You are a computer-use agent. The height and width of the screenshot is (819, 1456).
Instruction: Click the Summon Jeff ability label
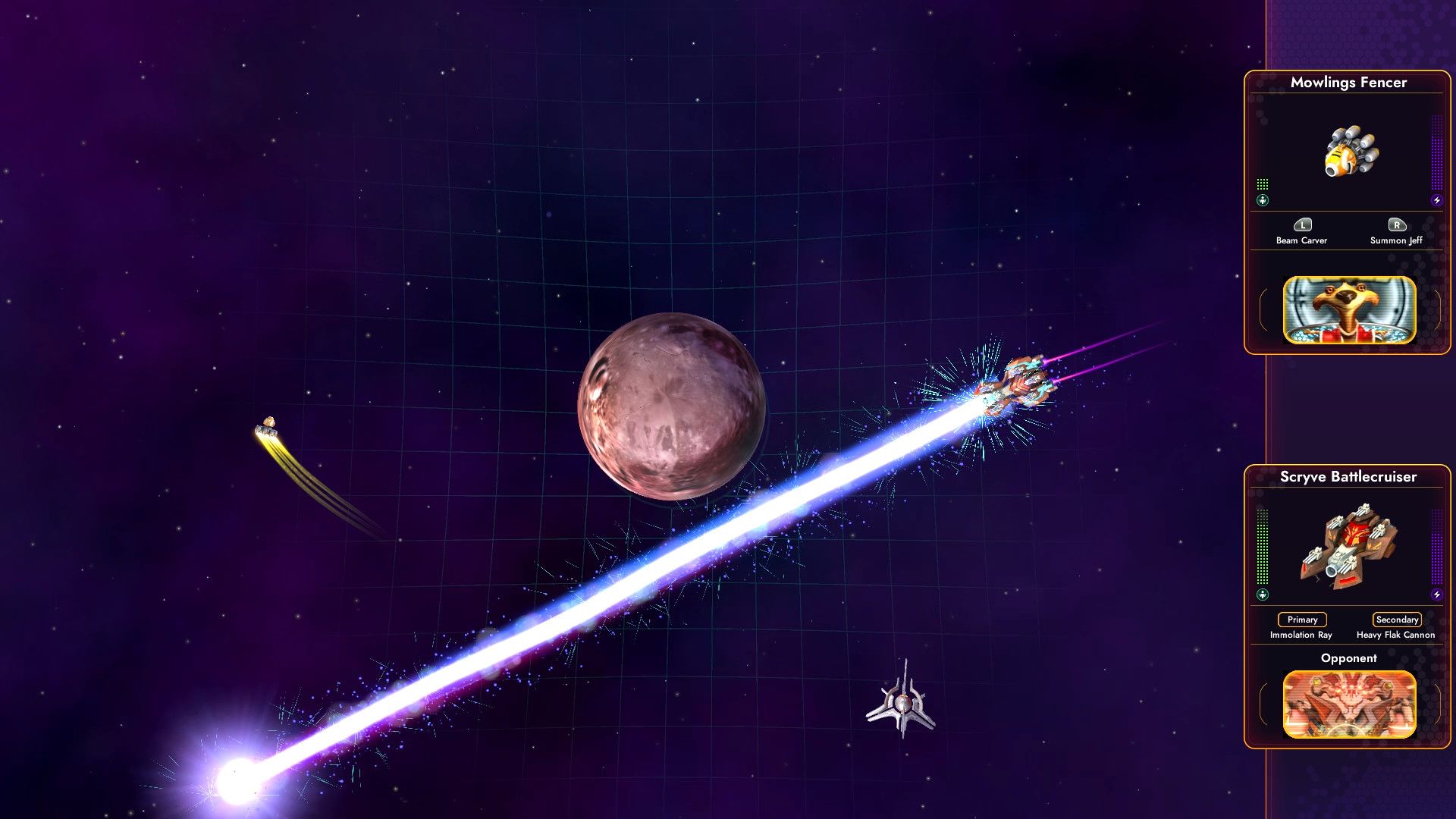coord(1398,240)
